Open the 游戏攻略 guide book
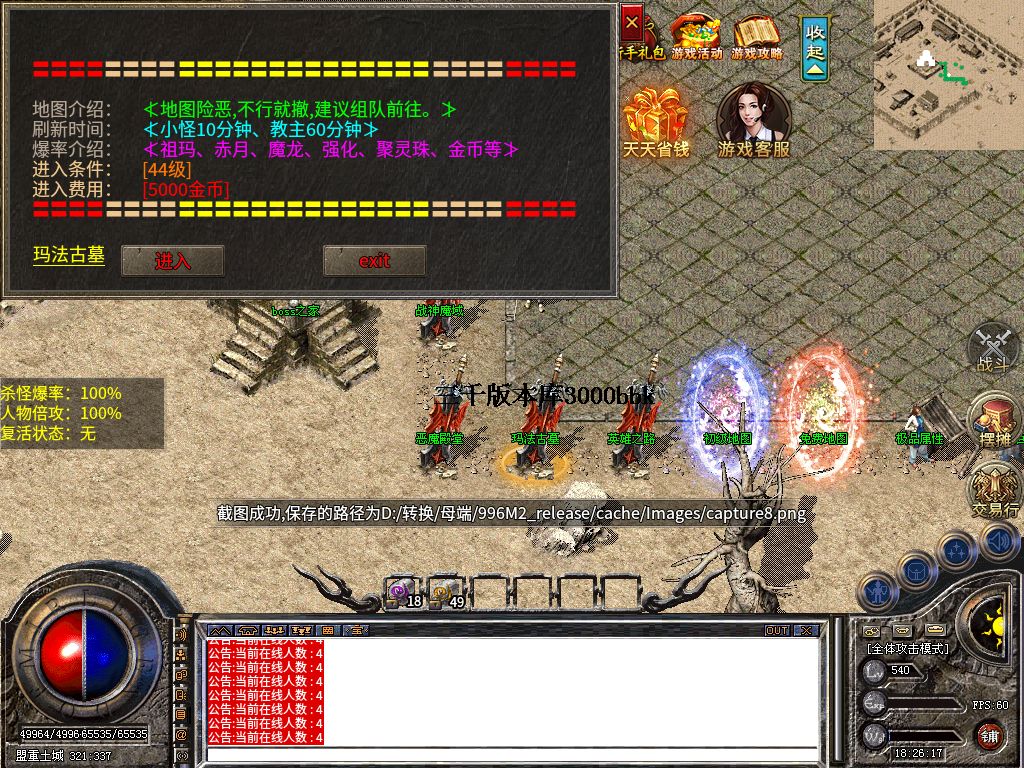Screen dimensions: 1024x768 757,37
